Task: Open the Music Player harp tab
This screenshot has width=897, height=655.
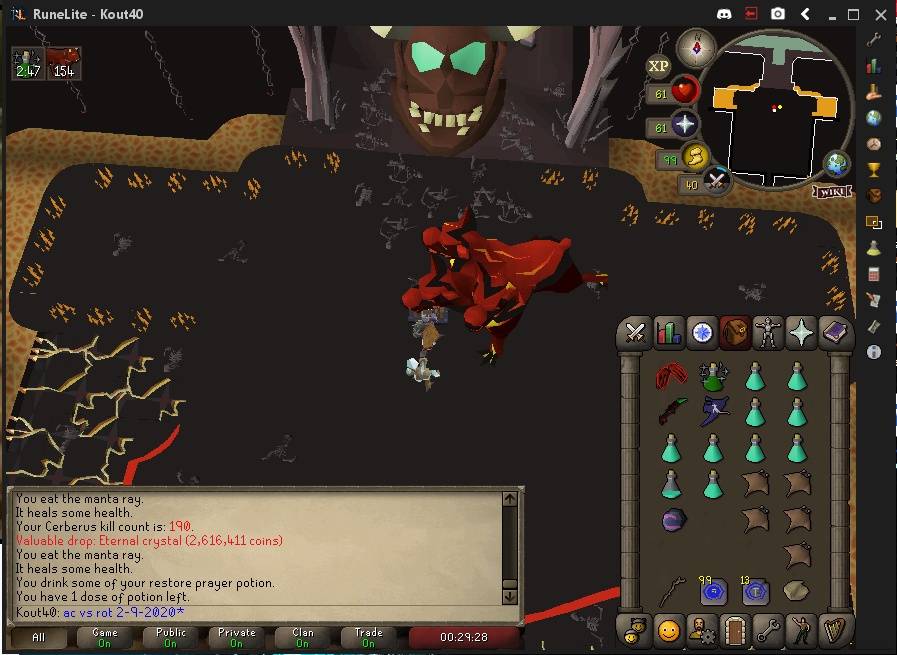Action: 834,631
